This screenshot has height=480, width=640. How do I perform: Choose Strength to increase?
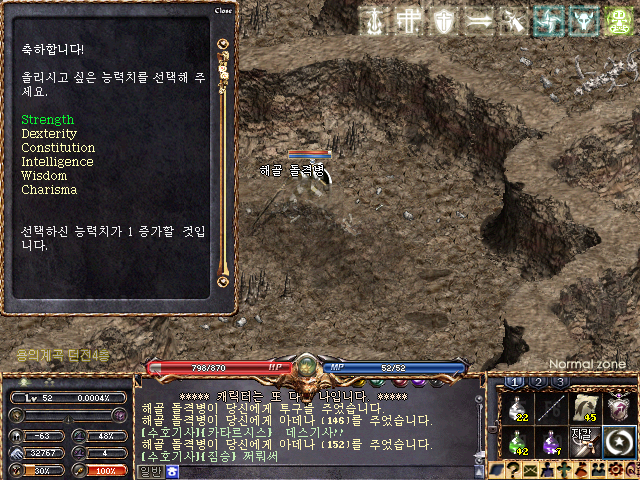48,120
